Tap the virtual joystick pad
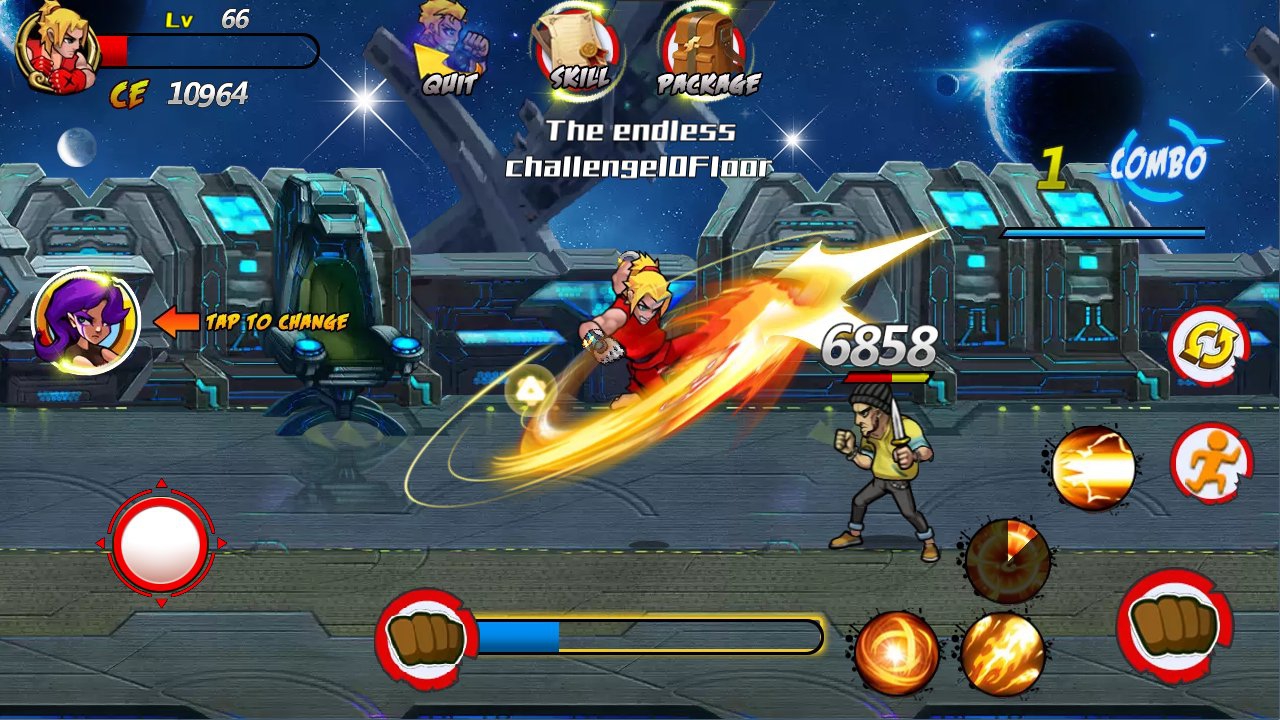Viewport: 1280px width, 720px height. 160,545
